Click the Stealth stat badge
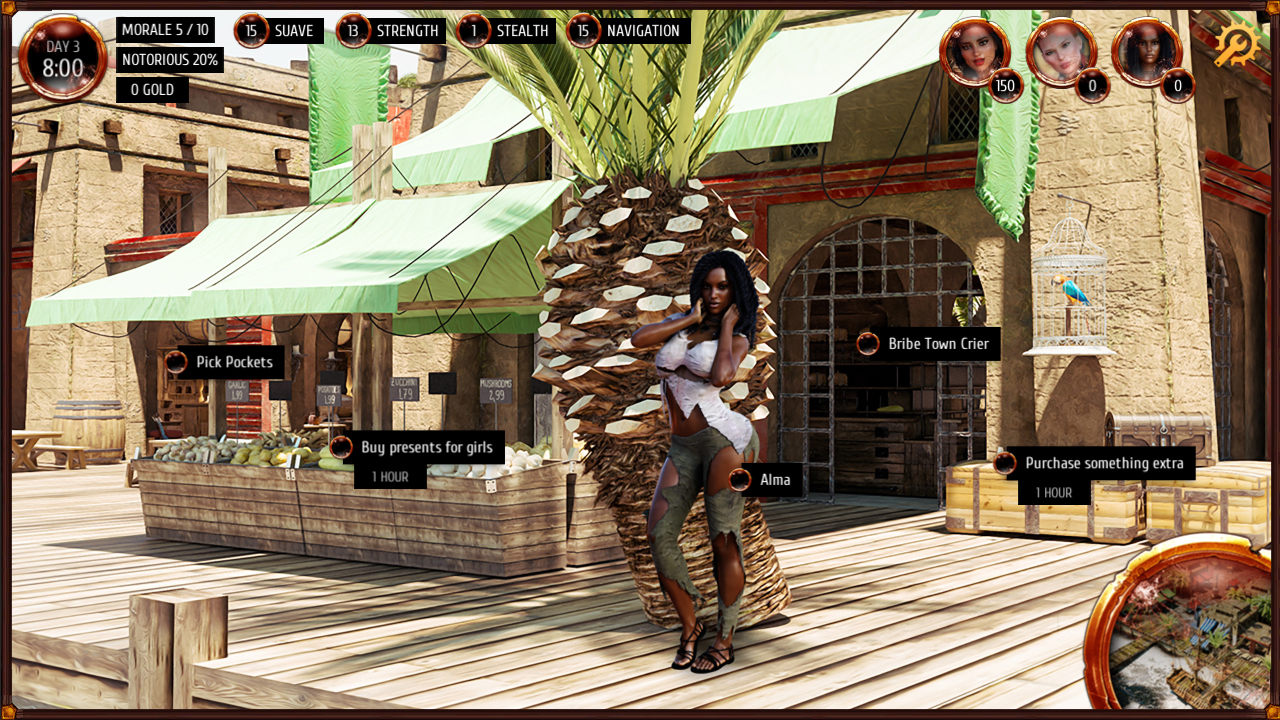Viewport: 1280px width, 720px height. [x=506, y=31]
